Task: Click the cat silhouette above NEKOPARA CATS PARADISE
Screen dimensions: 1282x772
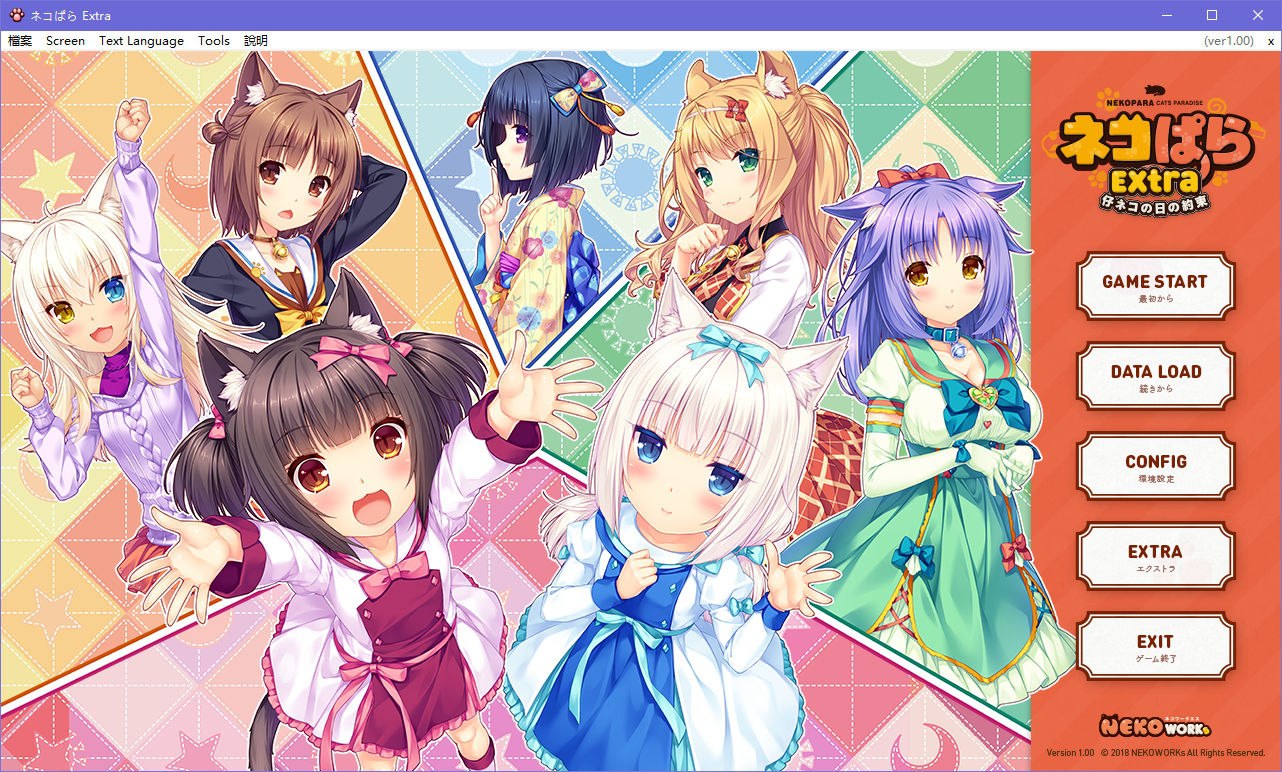Action: click(1155, 90)
